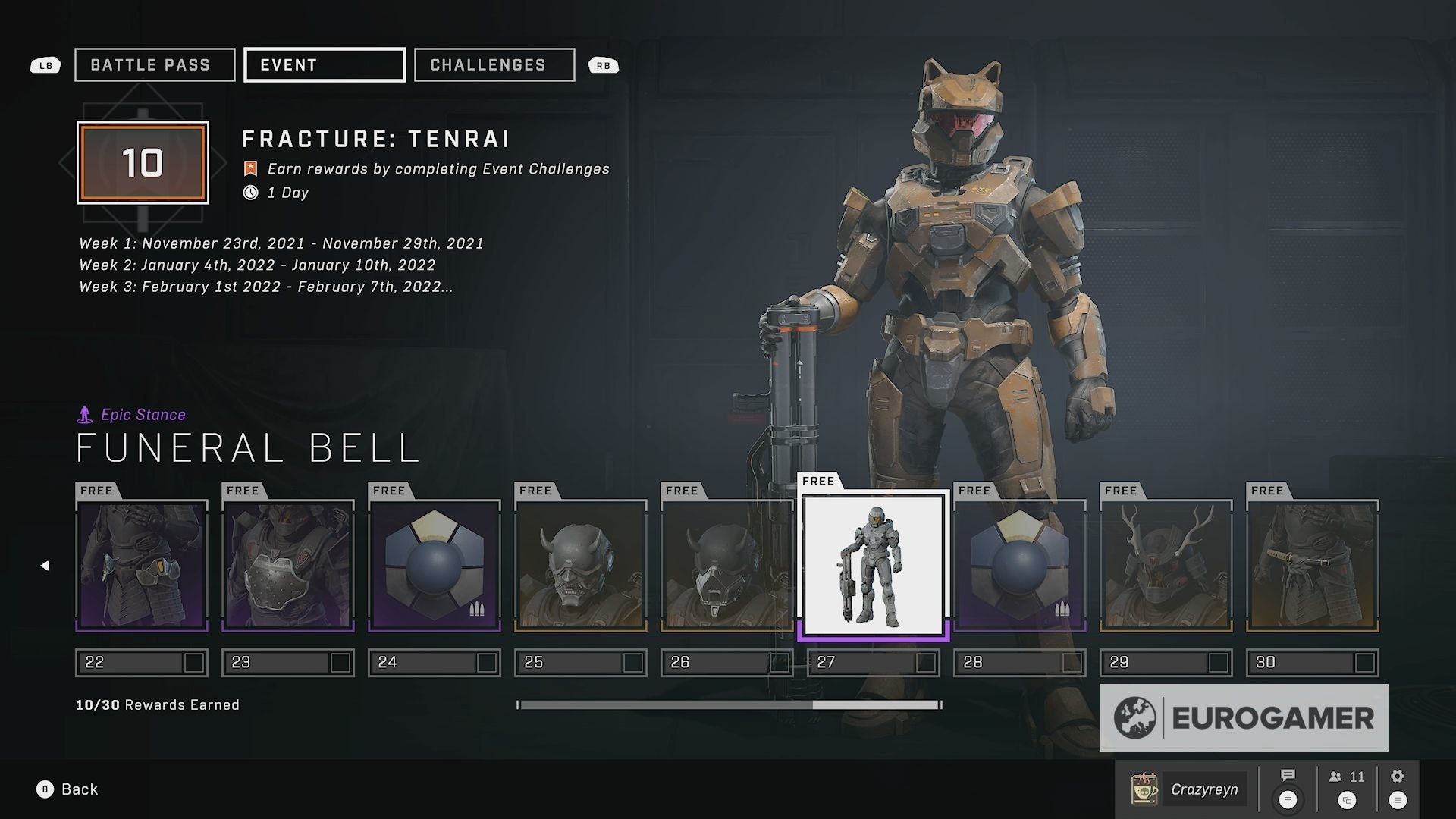Pick the tier 30 sword belt reward

pos(1313,566)
